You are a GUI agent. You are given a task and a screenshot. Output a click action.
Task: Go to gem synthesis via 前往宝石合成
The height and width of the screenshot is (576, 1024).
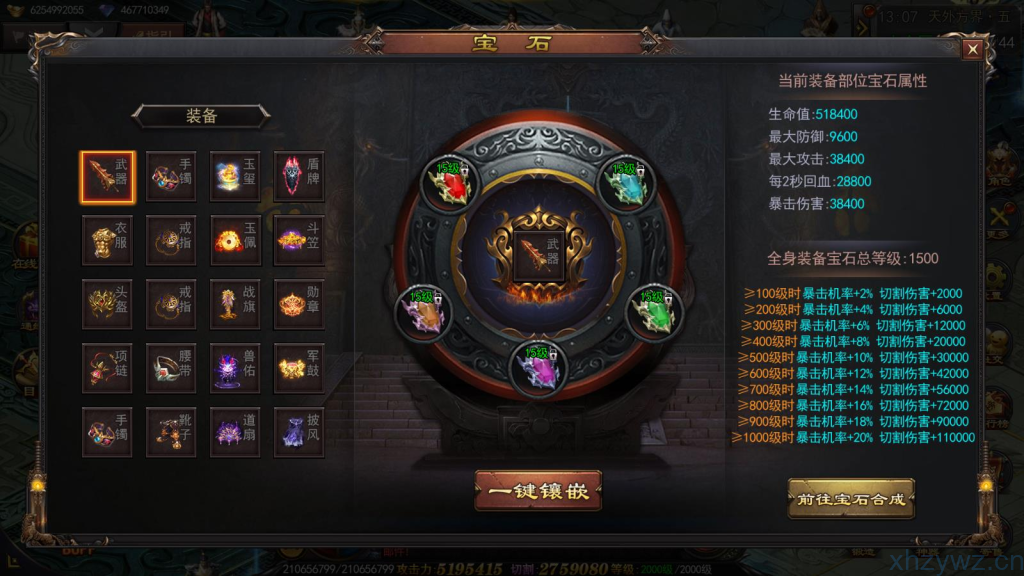pyautogui.click(x=850, y=498)
